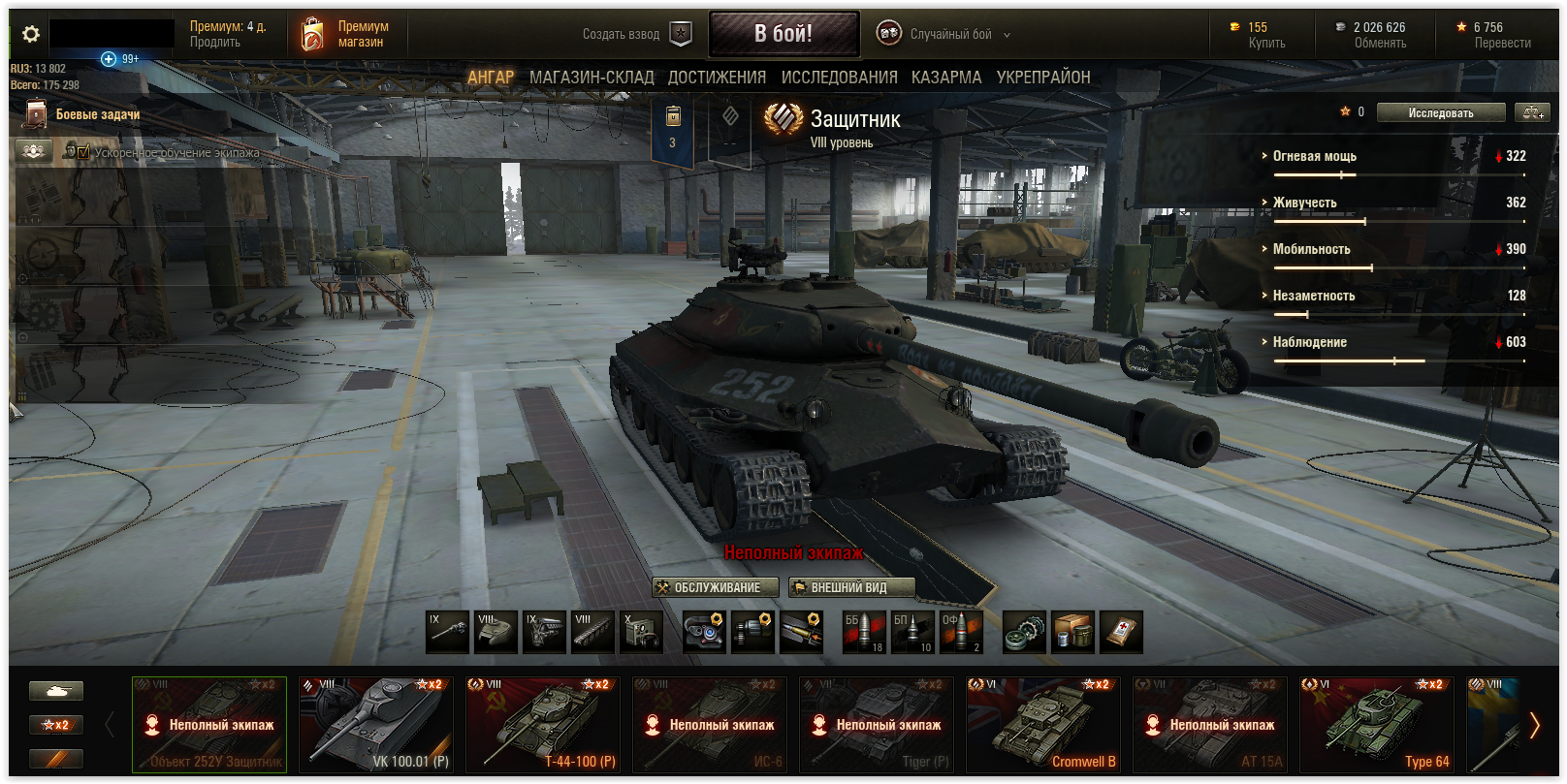Viewport: 1567px width, 784px height.
Task: Show next tanks with carousel right arrow
Action: pos(1534,725)
